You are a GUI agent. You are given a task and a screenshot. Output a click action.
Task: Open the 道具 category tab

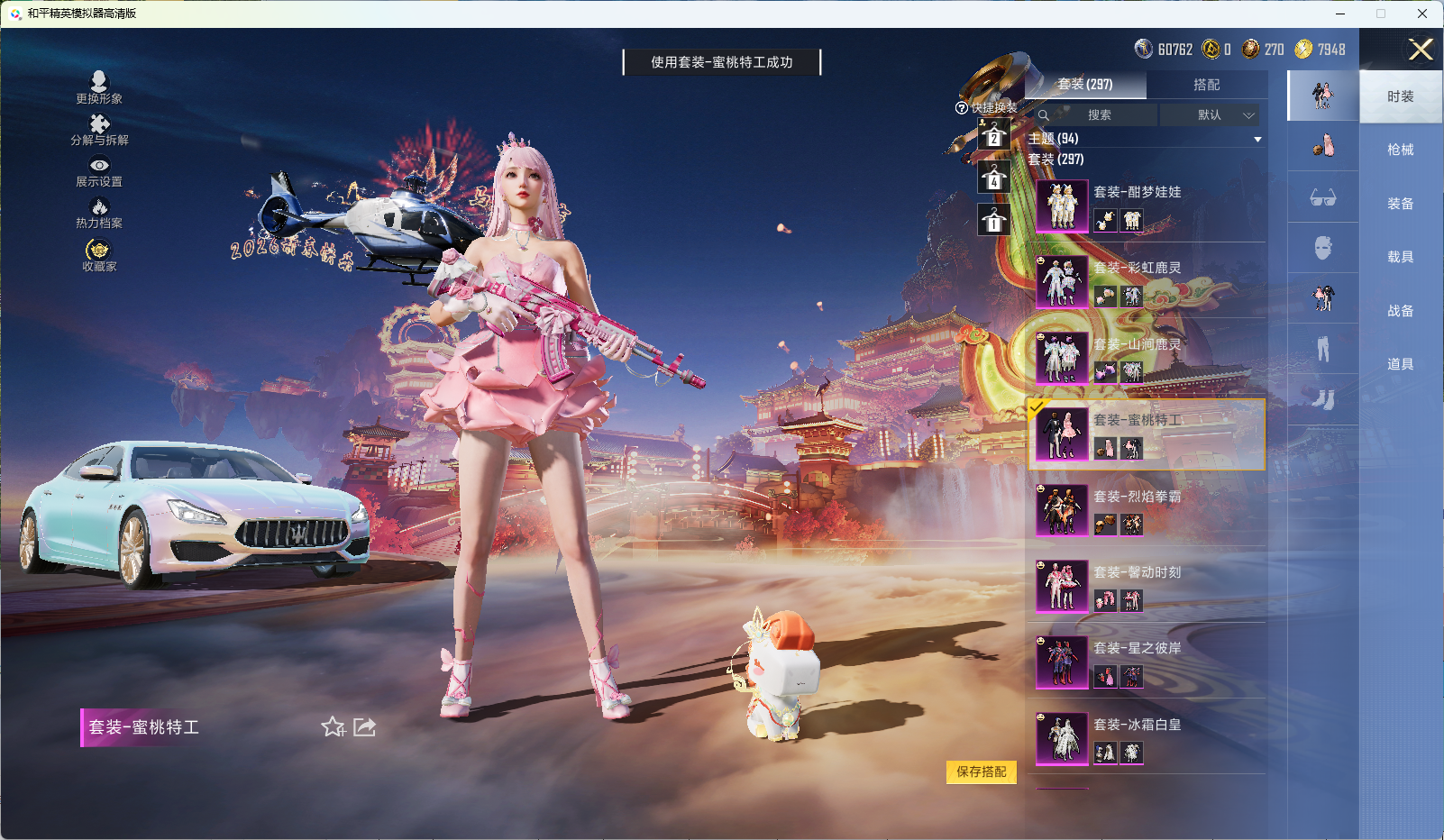(1400, 362)
